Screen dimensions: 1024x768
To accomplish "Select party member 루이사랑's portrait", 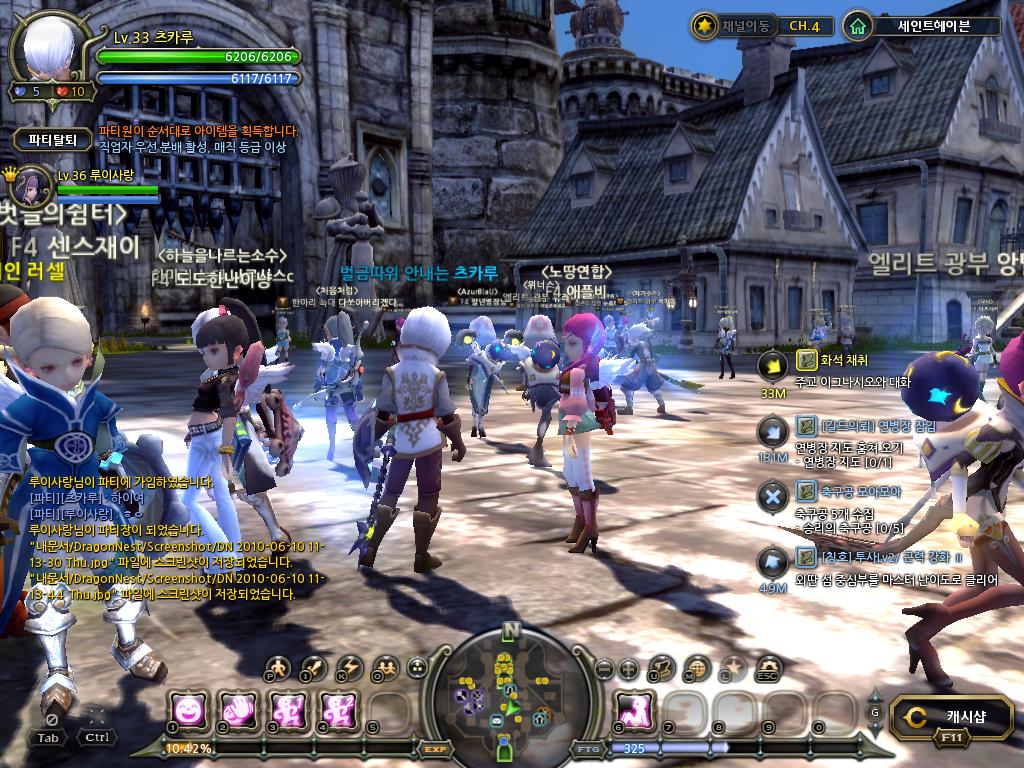I will point(32,186).
